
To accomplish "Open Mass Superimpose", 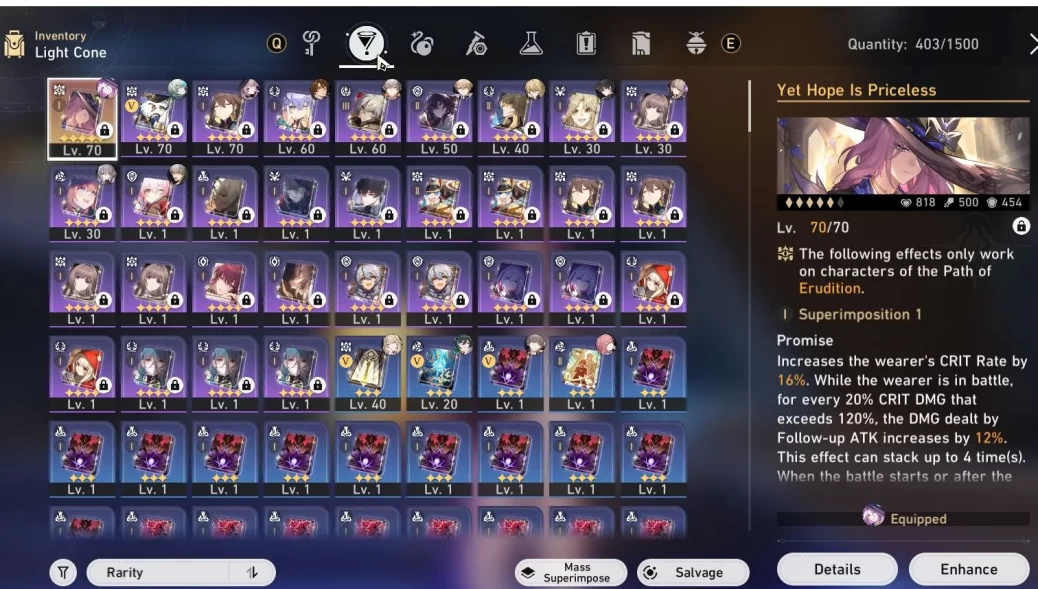I will [570, 572].
